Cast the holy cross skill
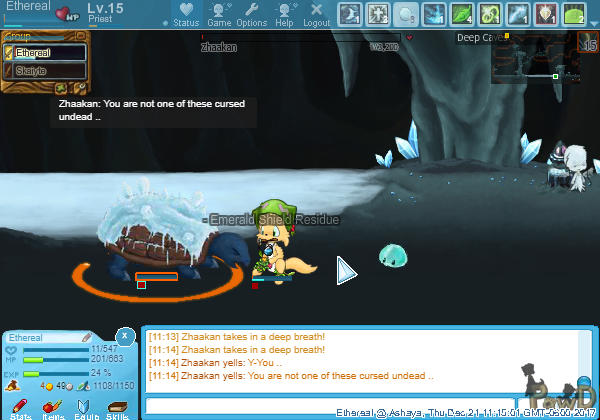600x420 pixels. [378, 14]
